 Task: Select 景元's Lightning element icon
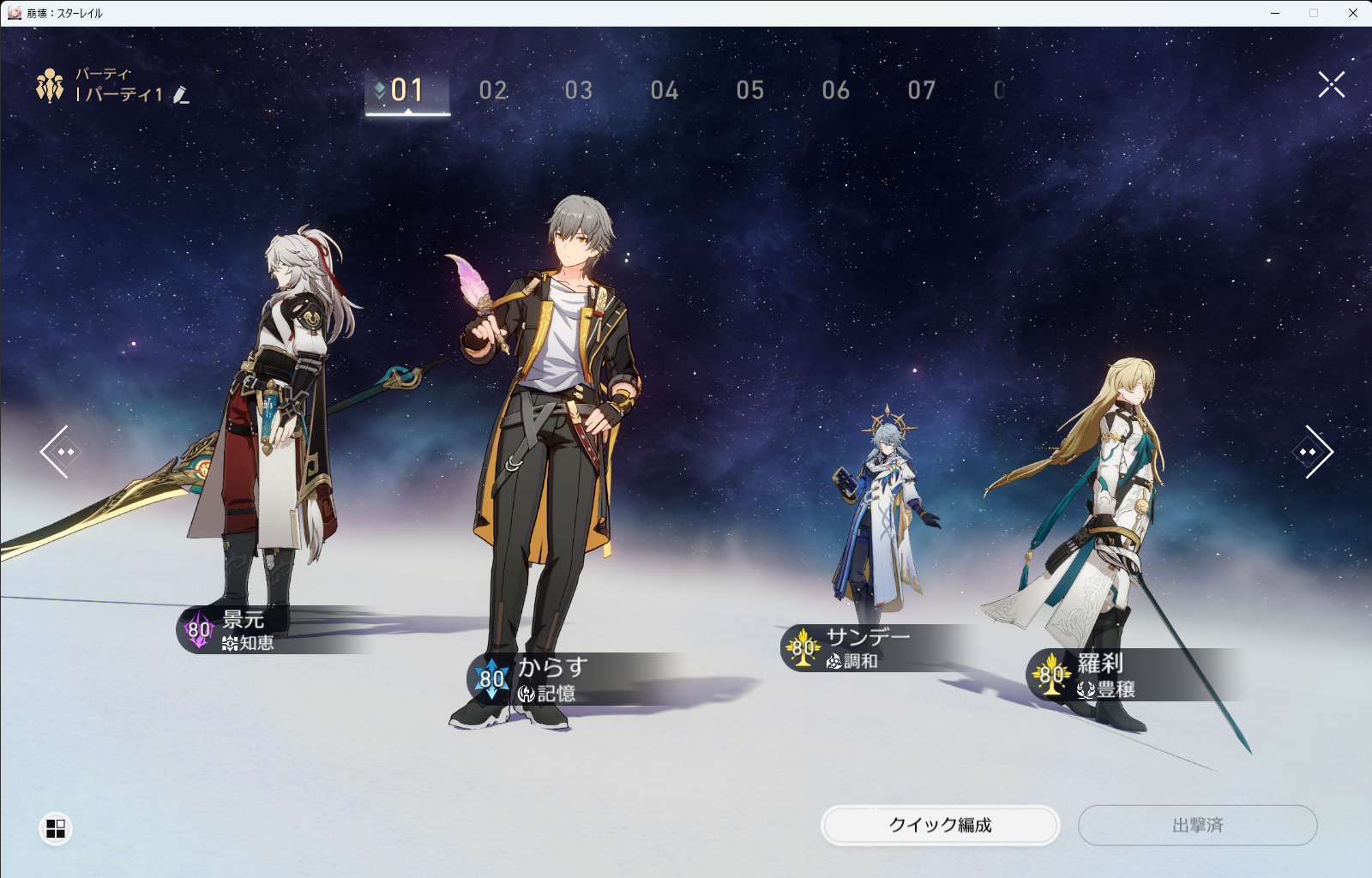coord(198,631)
